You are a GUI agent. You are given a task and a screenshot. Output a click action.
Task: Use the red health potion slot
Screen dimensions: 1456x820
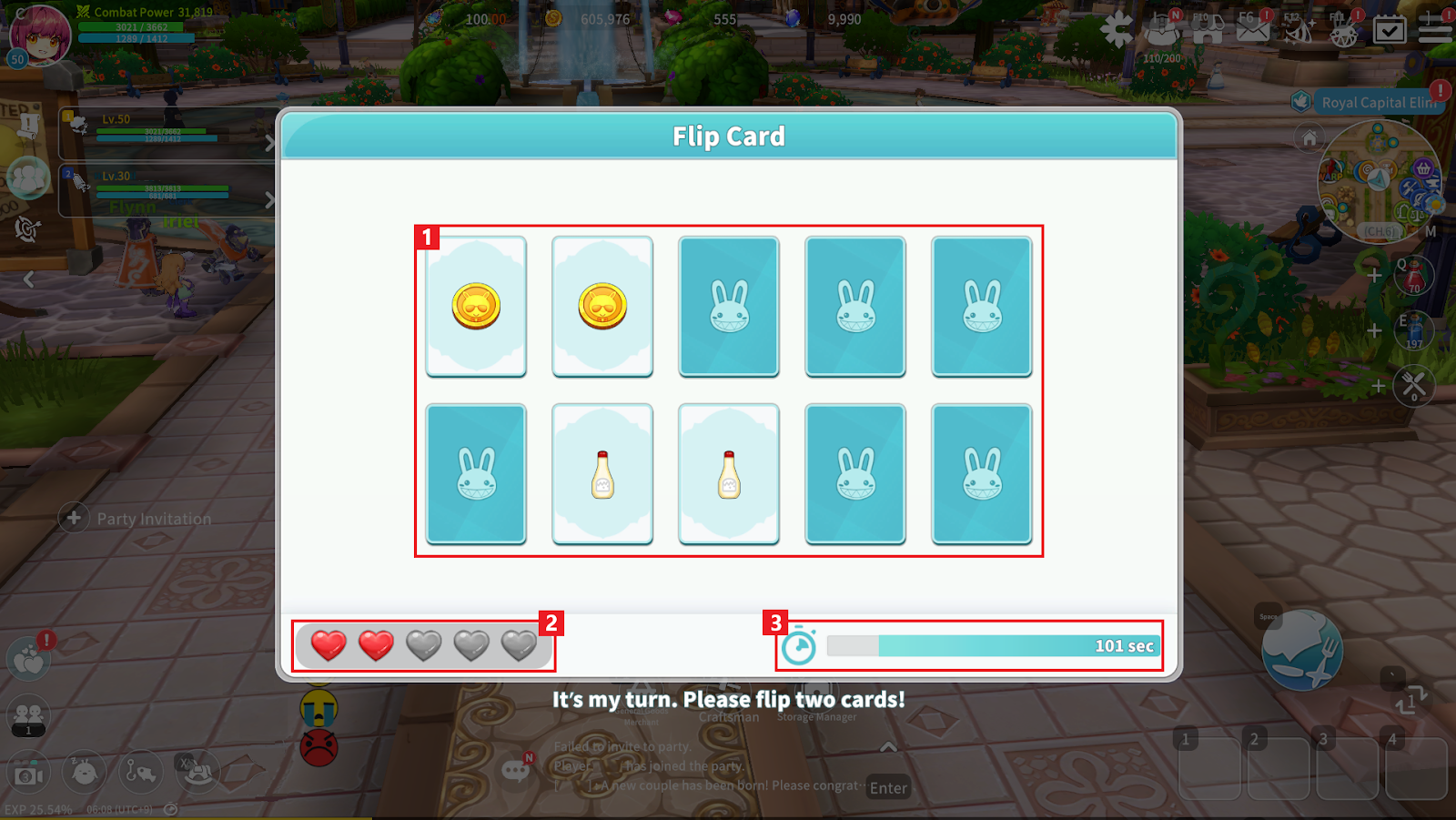pyautogui.click(x=1414, y=275)
